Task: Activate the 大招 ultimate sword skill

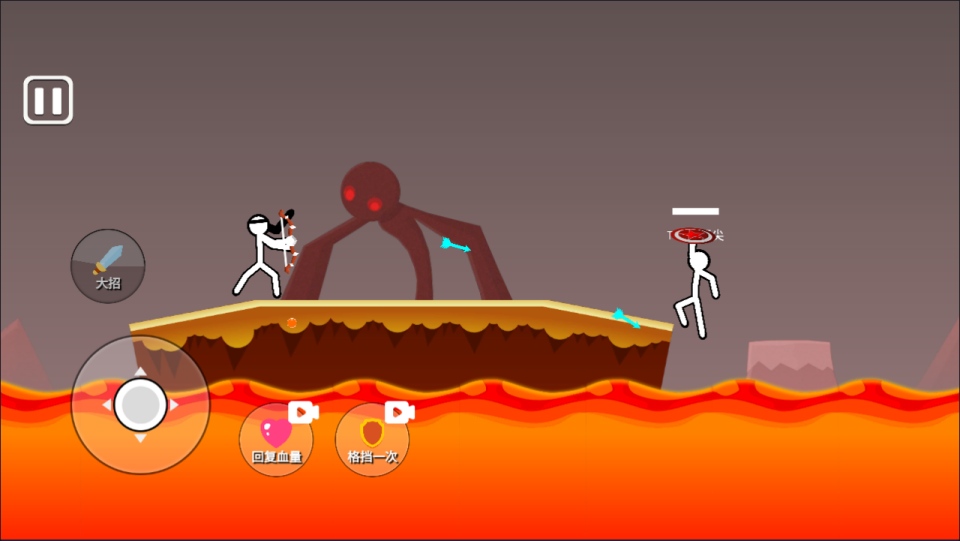Action: click(x=108, y=266)
